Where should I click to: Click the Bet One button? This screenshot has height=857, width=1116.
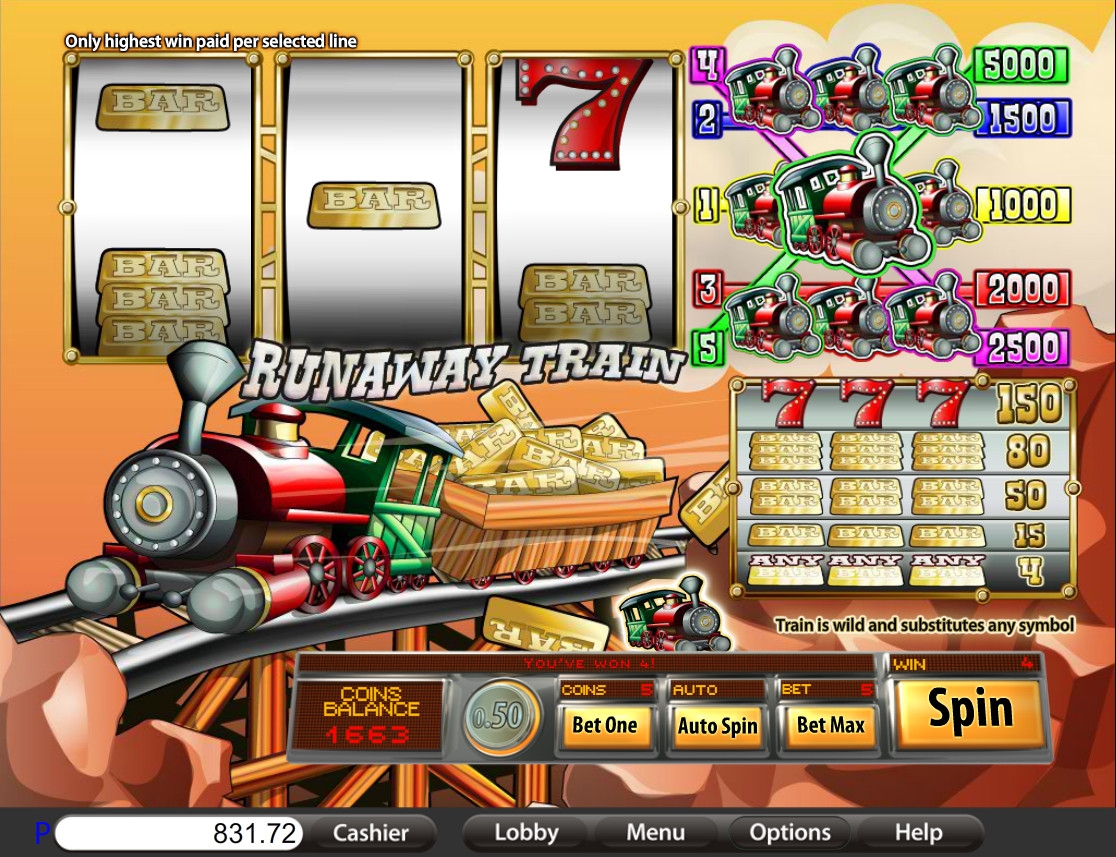pyautogui.click(x=604, y=725)
